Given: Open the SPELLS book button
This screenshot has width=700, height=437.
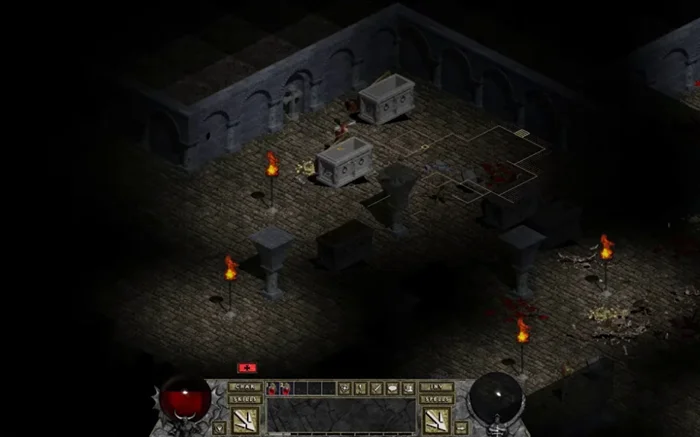Looking at the screenshot, I should coord(437,399).
